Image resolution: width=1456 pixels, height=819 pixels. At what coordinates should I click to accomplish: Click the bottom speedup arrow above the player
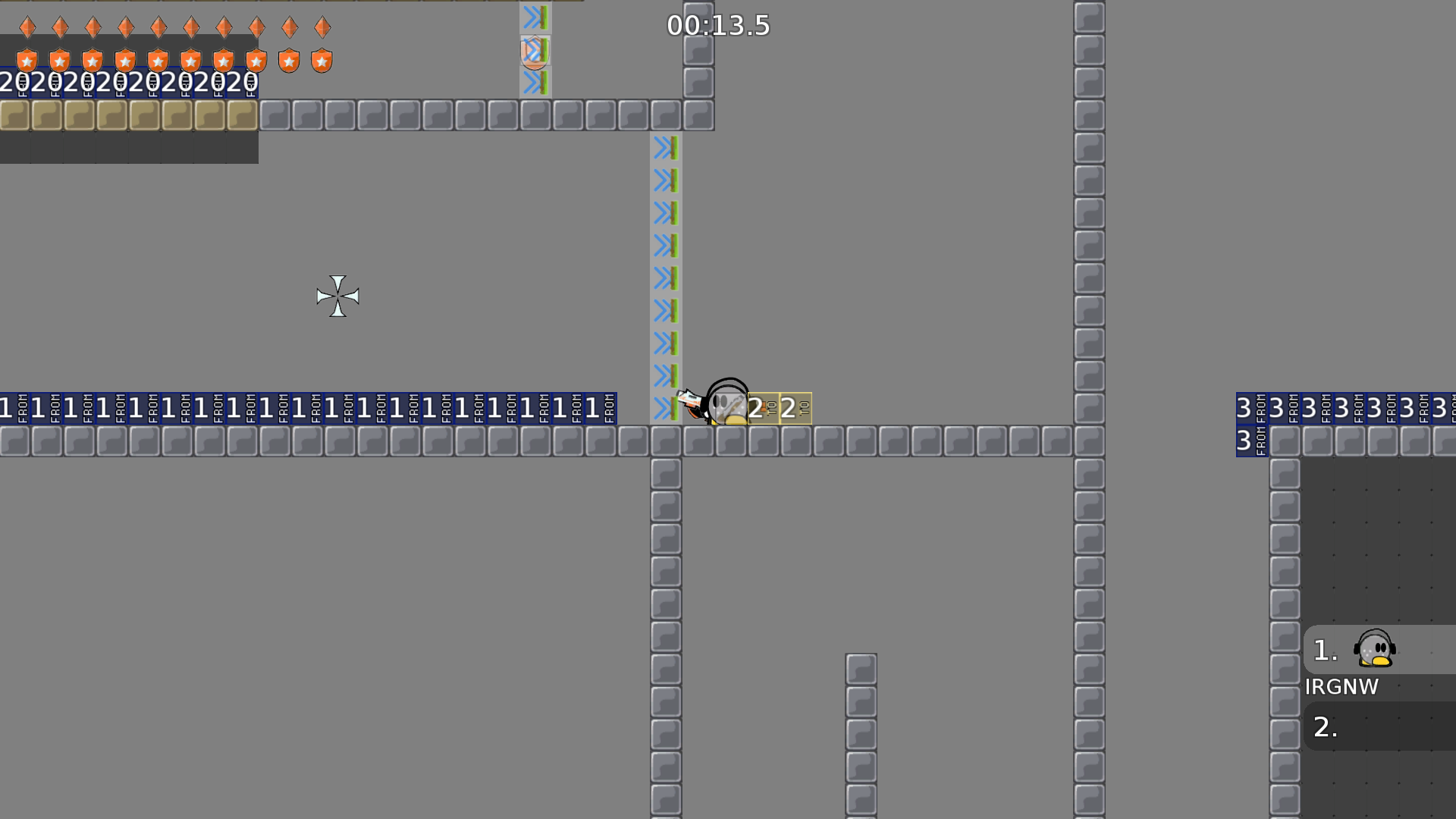pyautogui.click(x=665, y=406)
